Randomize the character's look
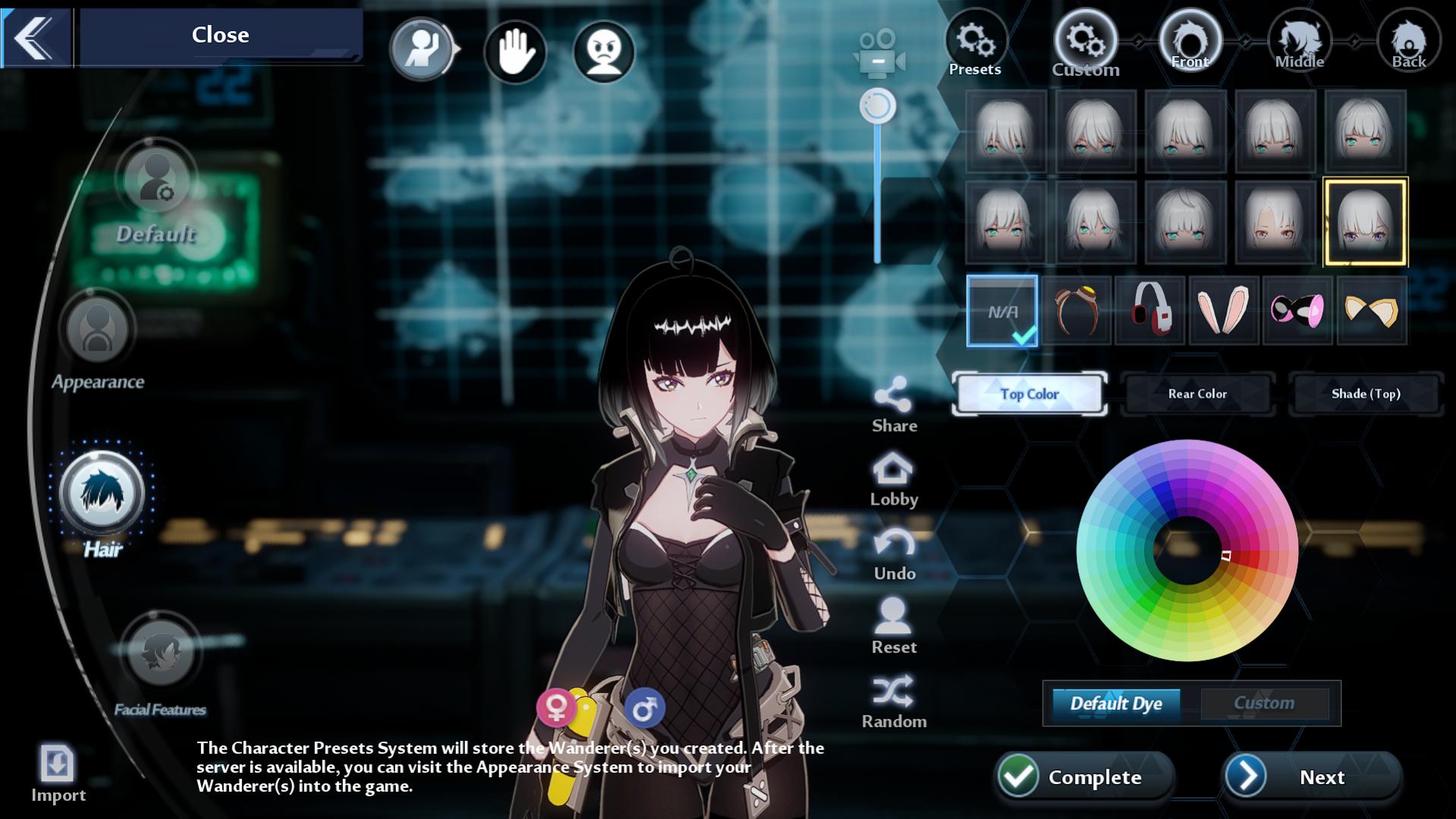 893,691
